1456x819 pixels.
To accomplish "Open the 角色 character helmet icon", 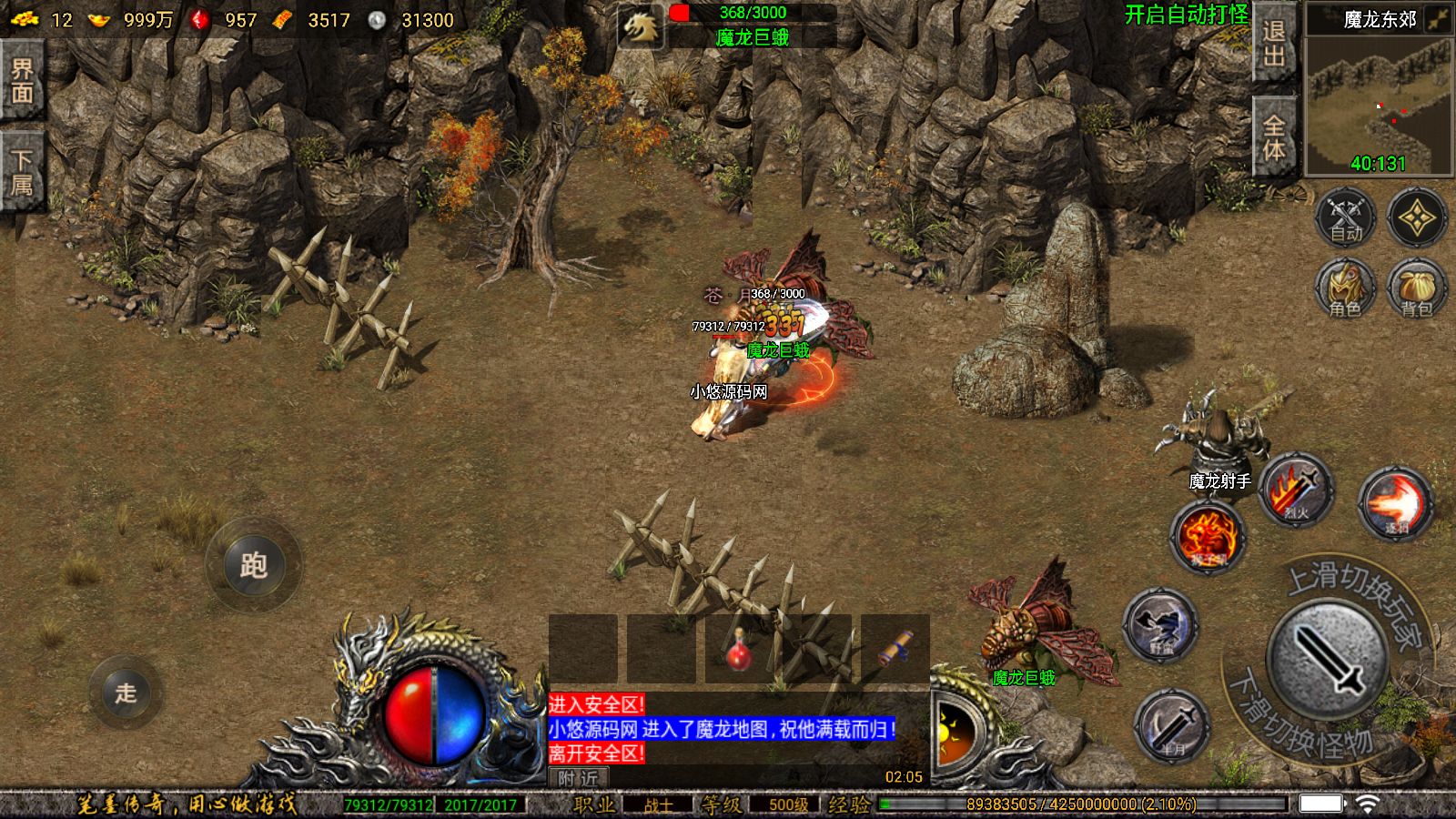I will coord(1346,288).
